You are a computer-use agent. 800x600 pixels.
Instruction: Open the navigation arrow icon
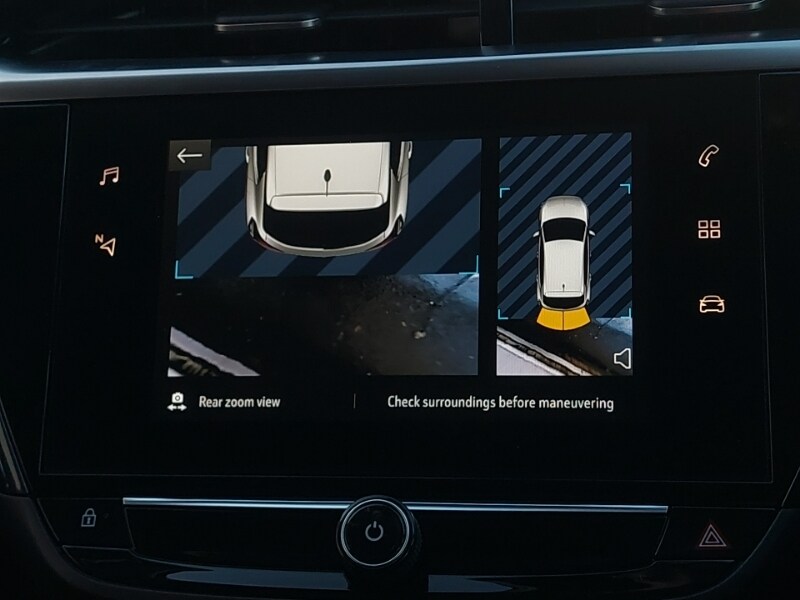pyautogui.click(x=106, y=243)
